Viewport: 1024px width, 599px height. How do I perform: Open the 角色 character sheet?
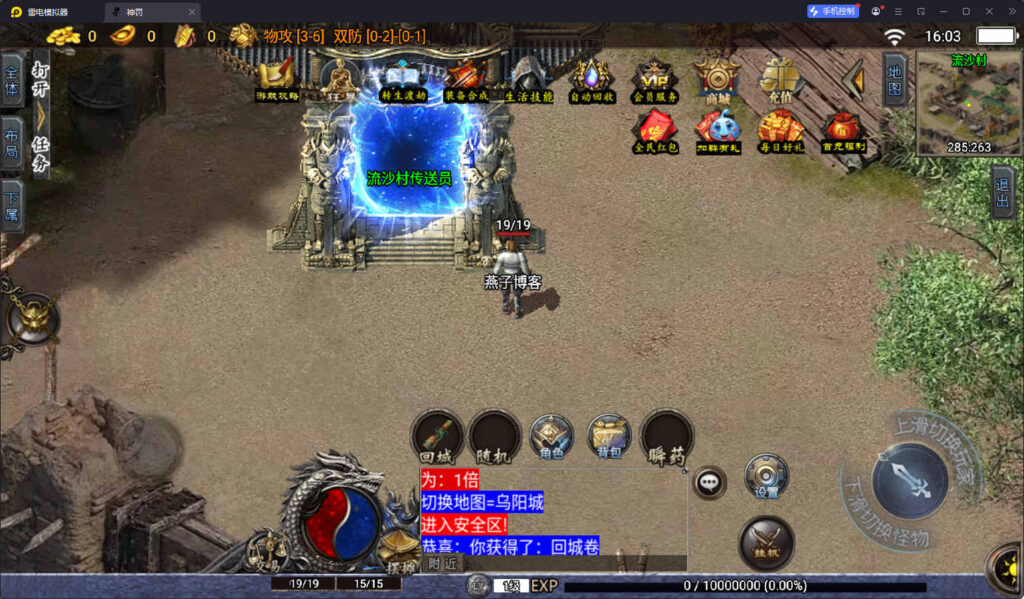(x=551, y=436)
